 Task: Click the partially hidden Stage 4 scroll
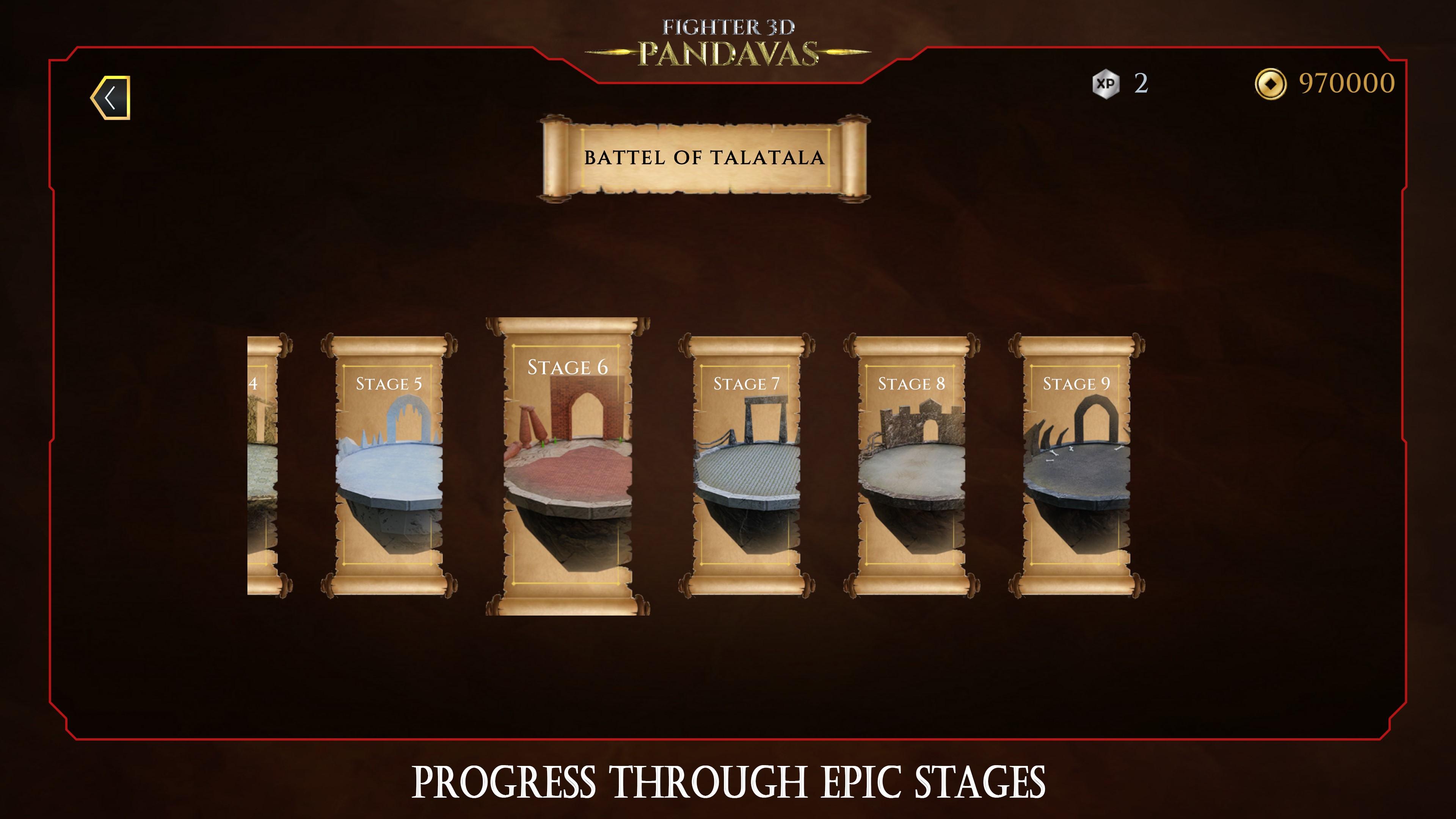pos(264,465)
